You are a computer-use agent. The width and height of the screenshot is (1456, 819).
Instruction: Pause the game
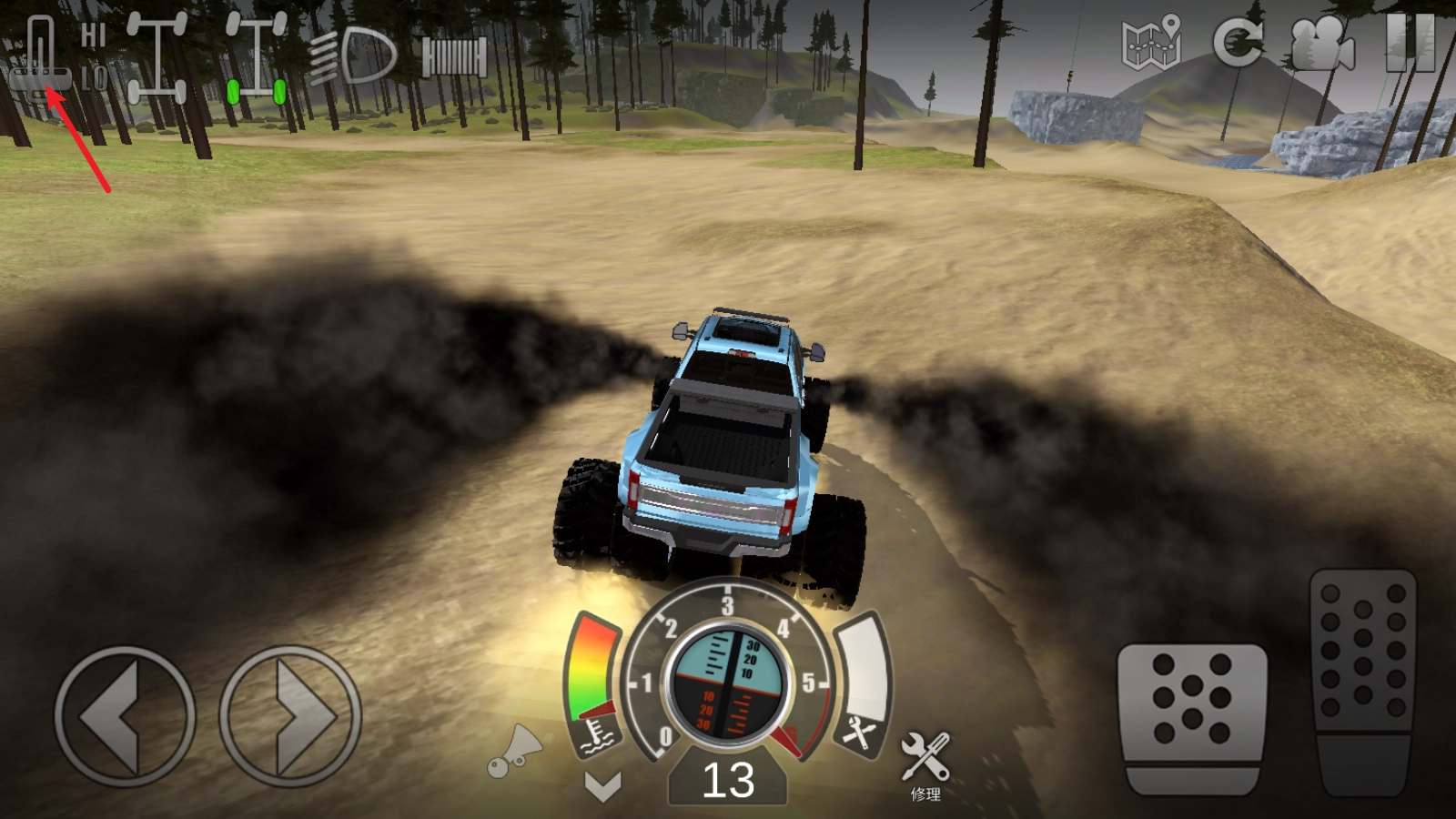1410,42
